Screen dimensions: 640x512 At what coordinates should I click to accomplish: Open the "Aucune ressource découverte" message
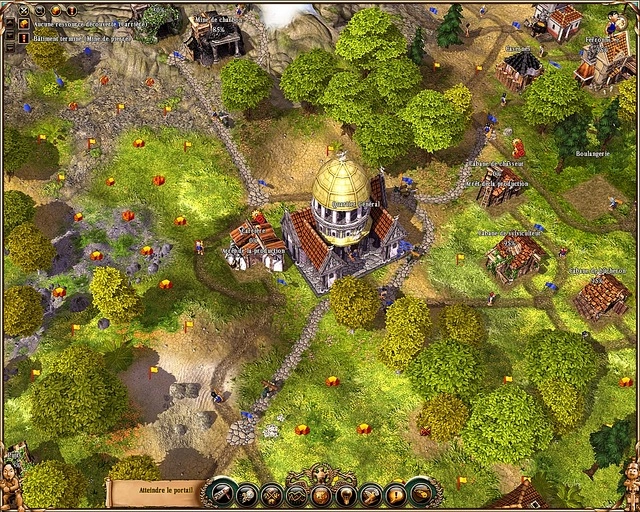tap(82, 23)
